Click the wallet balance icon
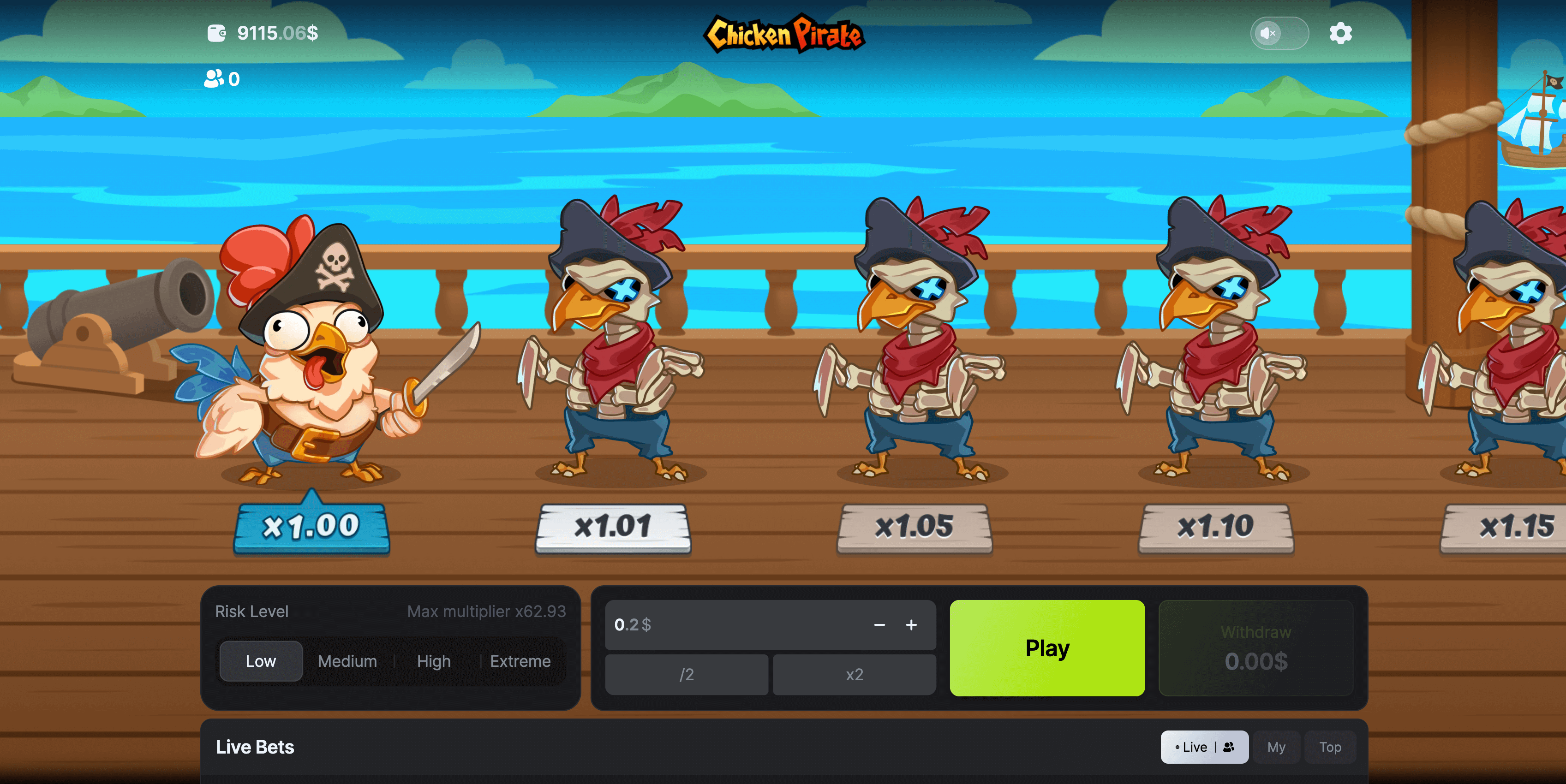1566x784 pixels. (x=217, y=33)
